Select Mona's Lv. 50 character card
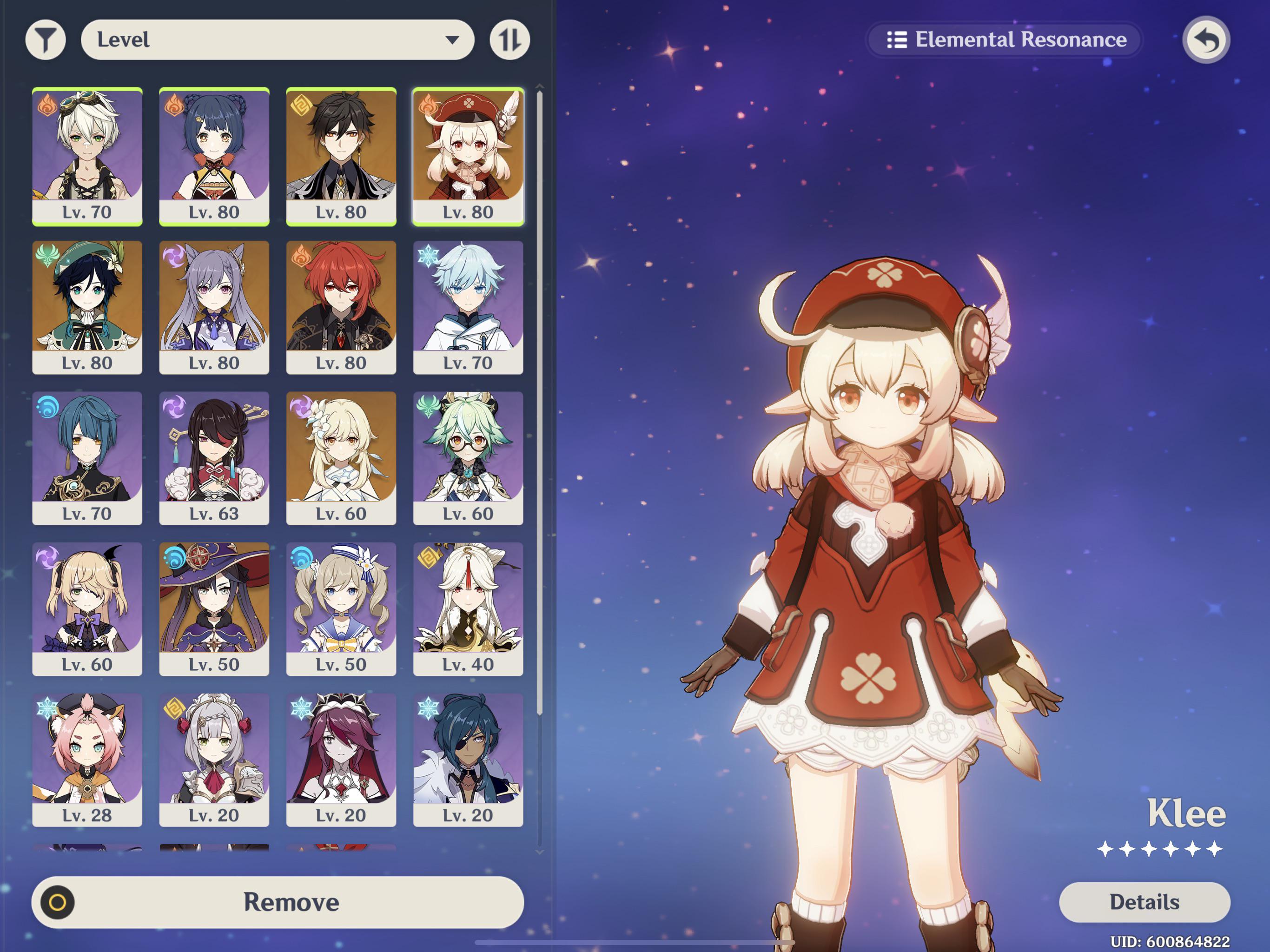The height and width of the screenshot is (952, 1270). [214, 608]
